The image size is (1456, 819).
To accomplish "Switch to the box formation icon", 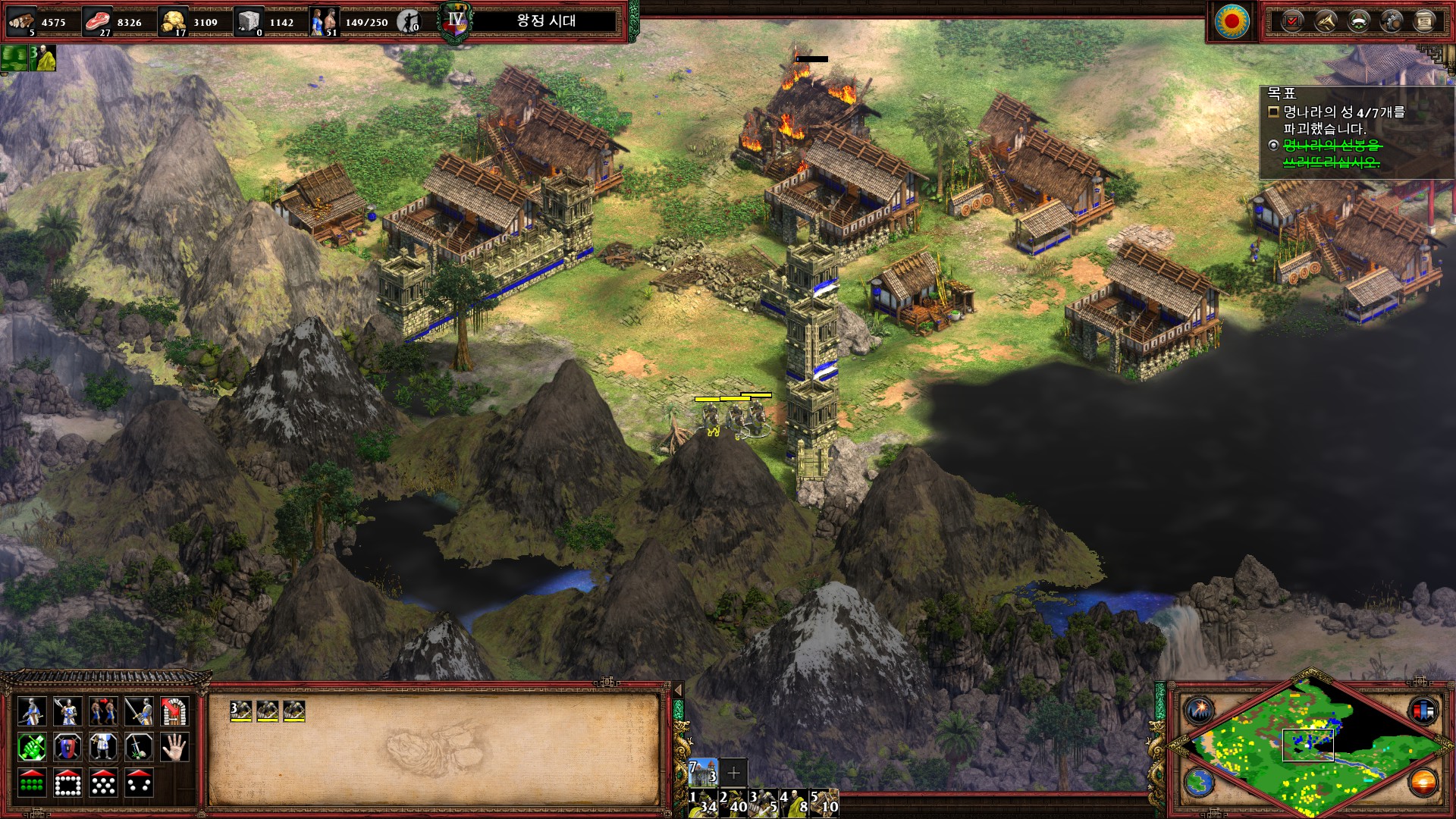I will tap(67, 783).
